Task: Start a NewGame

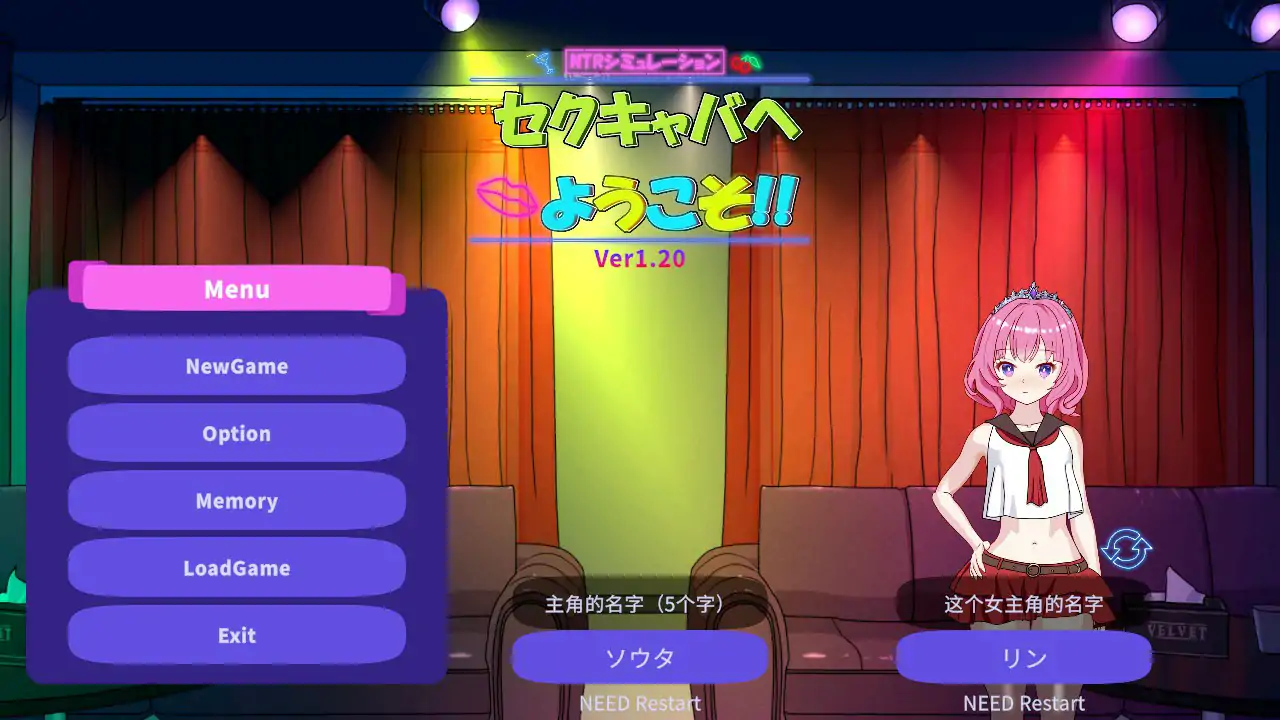Action: click(236, 366)
